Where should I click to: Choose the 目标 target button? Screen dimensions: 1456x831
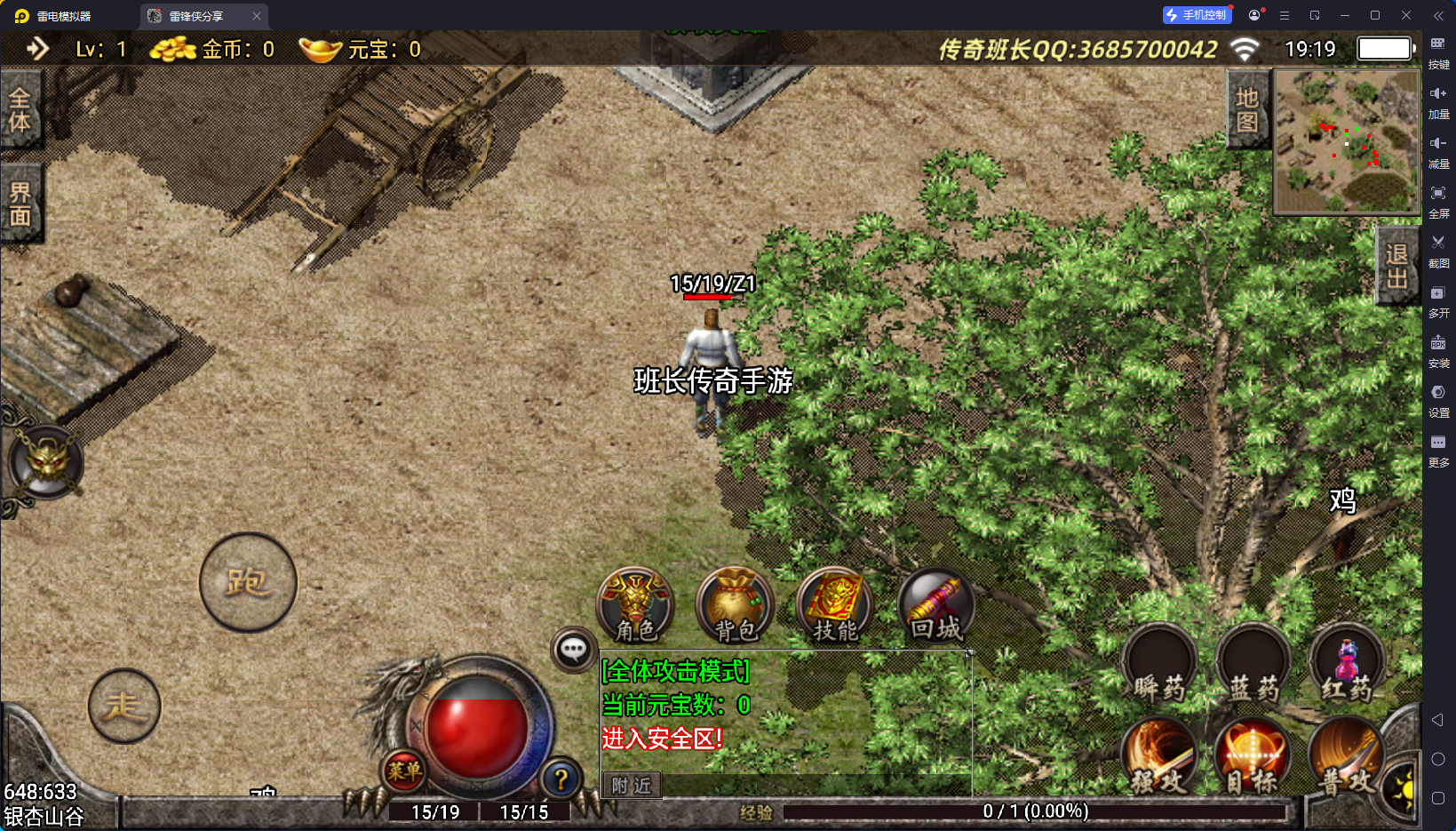(x=1253, y=757)
